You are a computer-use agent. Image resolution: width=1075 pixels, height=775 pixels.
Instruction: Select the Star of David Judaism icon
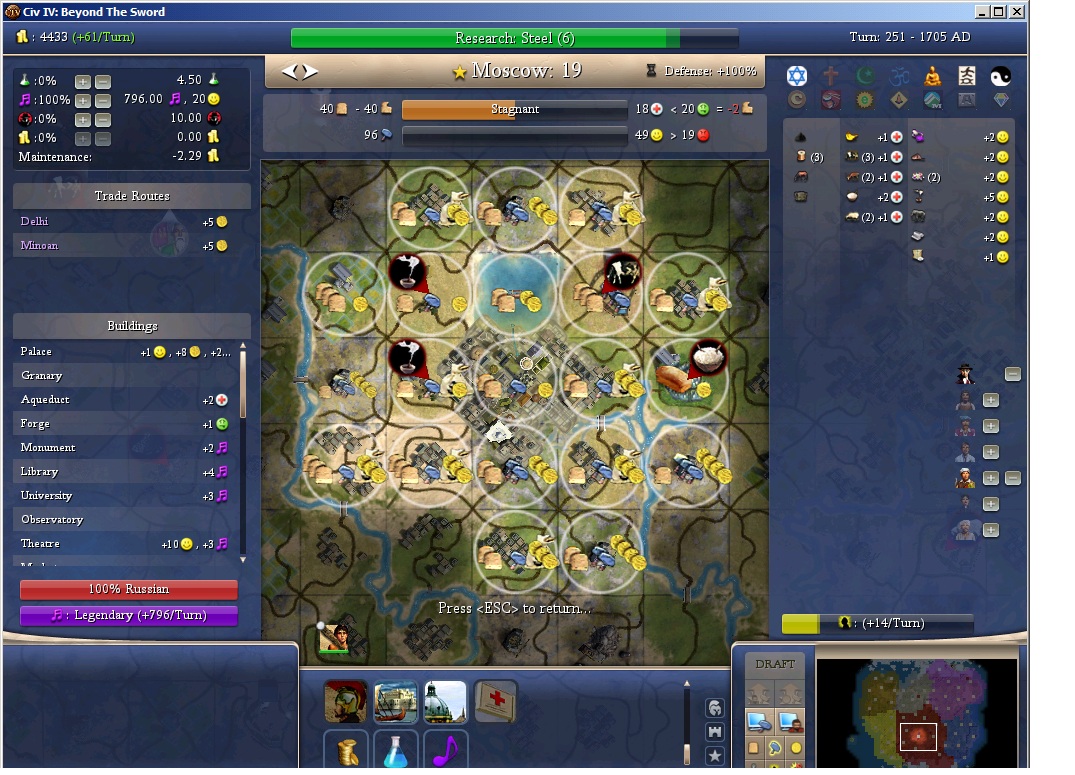797,76
